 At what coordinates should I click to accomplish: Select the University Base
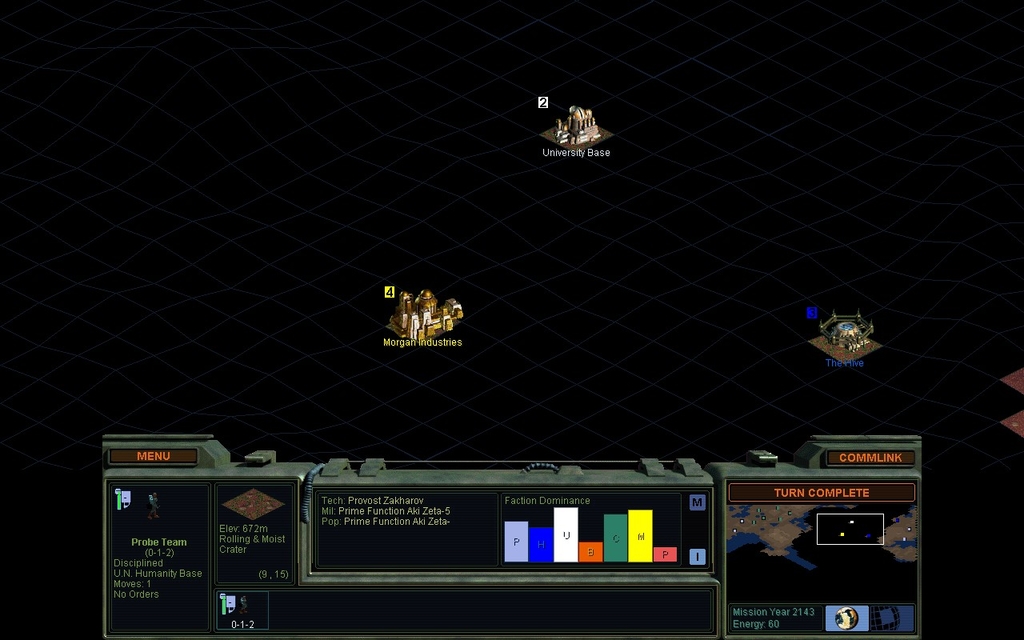577,127
